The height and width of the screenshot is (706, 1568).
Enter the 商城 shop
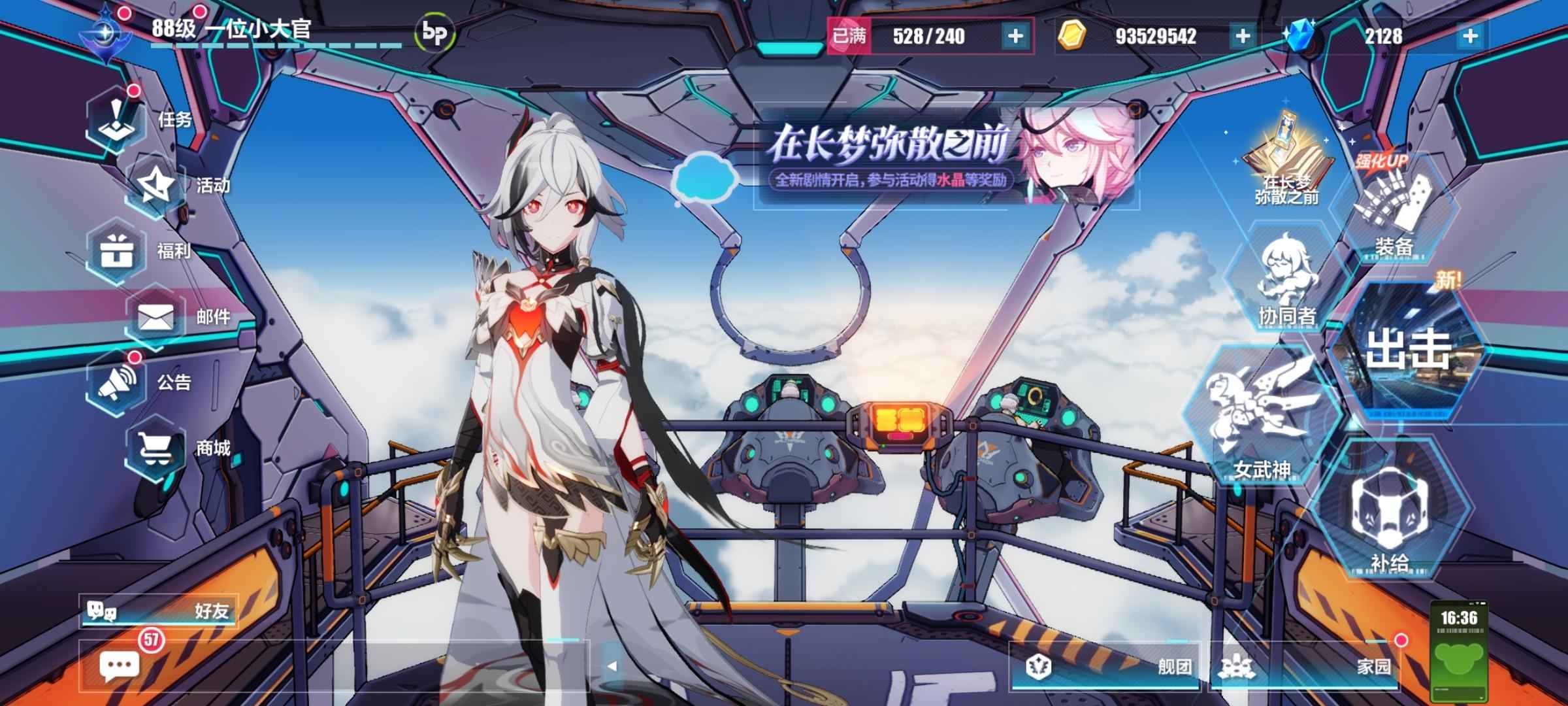pos(155,448)
